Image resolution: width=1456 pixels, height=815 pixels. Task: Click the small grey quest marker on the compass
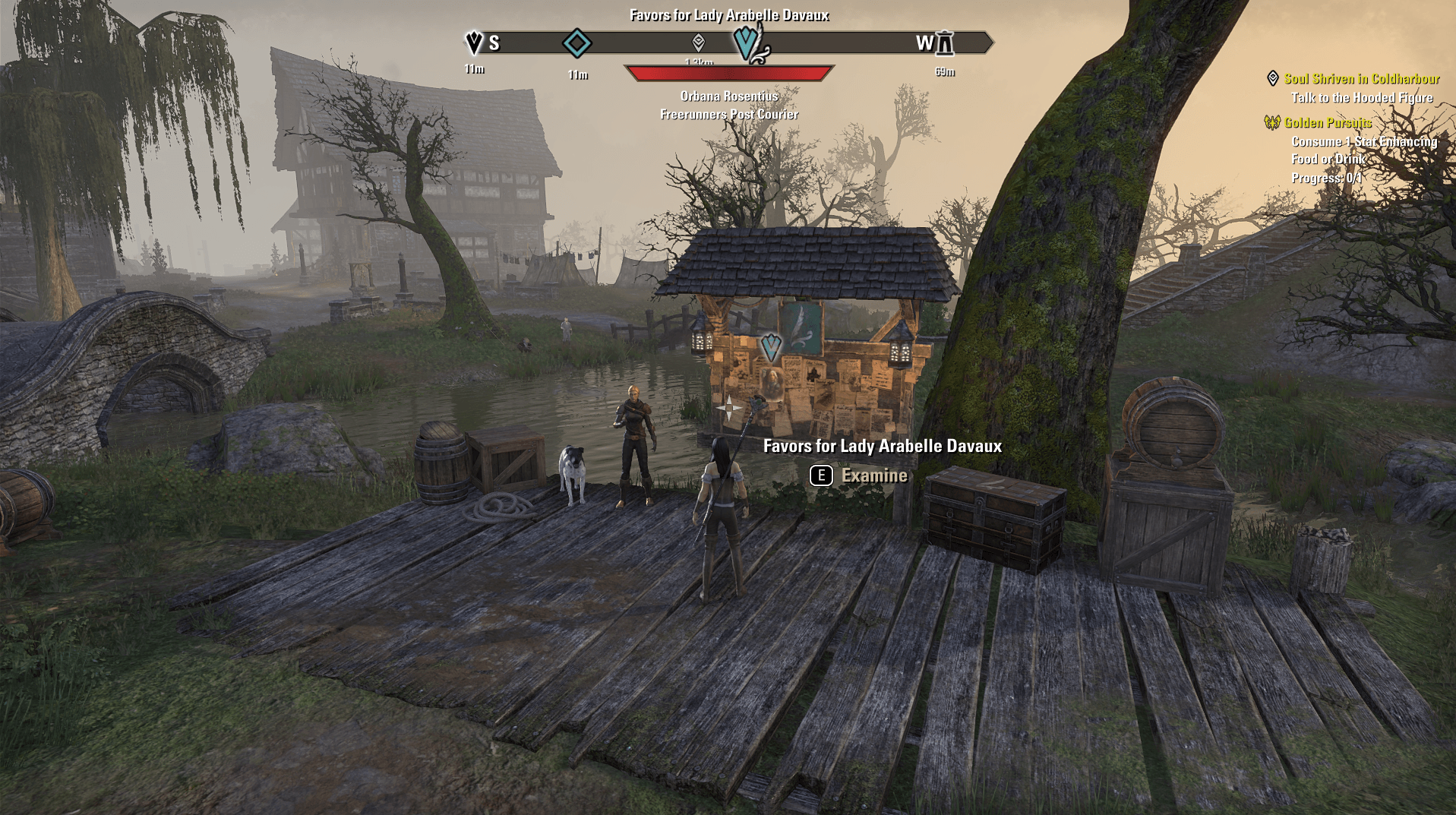[698, 43]
